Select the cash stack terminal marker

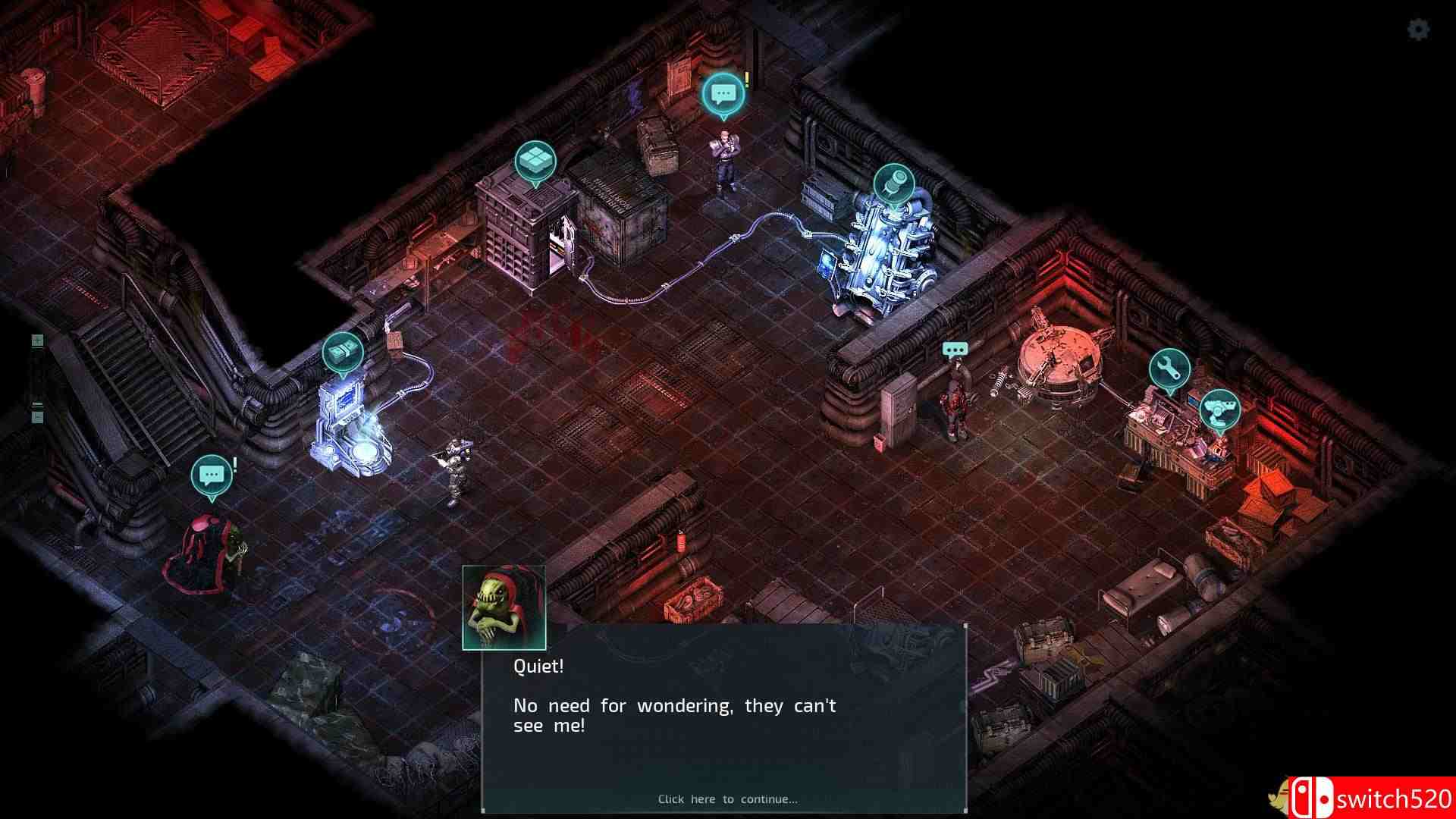pos(343,353)
